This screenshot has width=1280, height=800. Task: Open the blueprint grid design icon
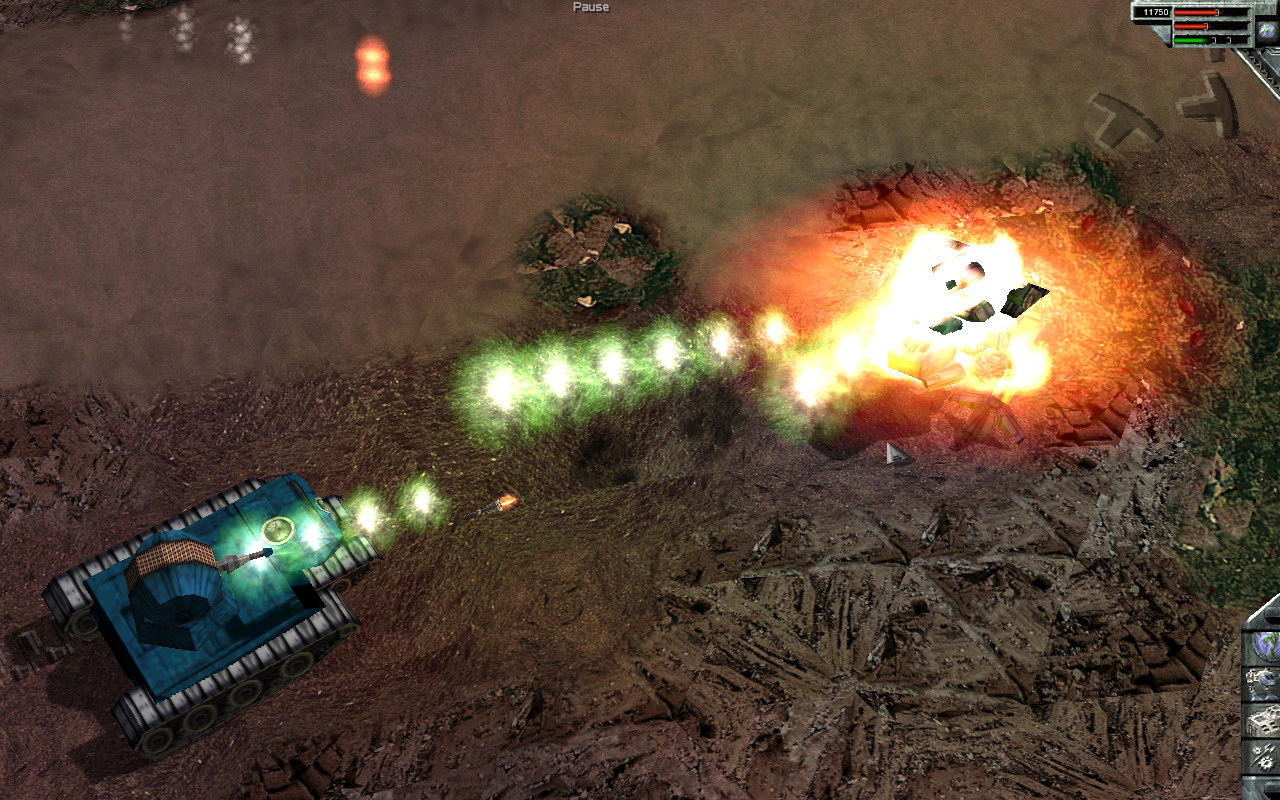[x=1263, y=720]
